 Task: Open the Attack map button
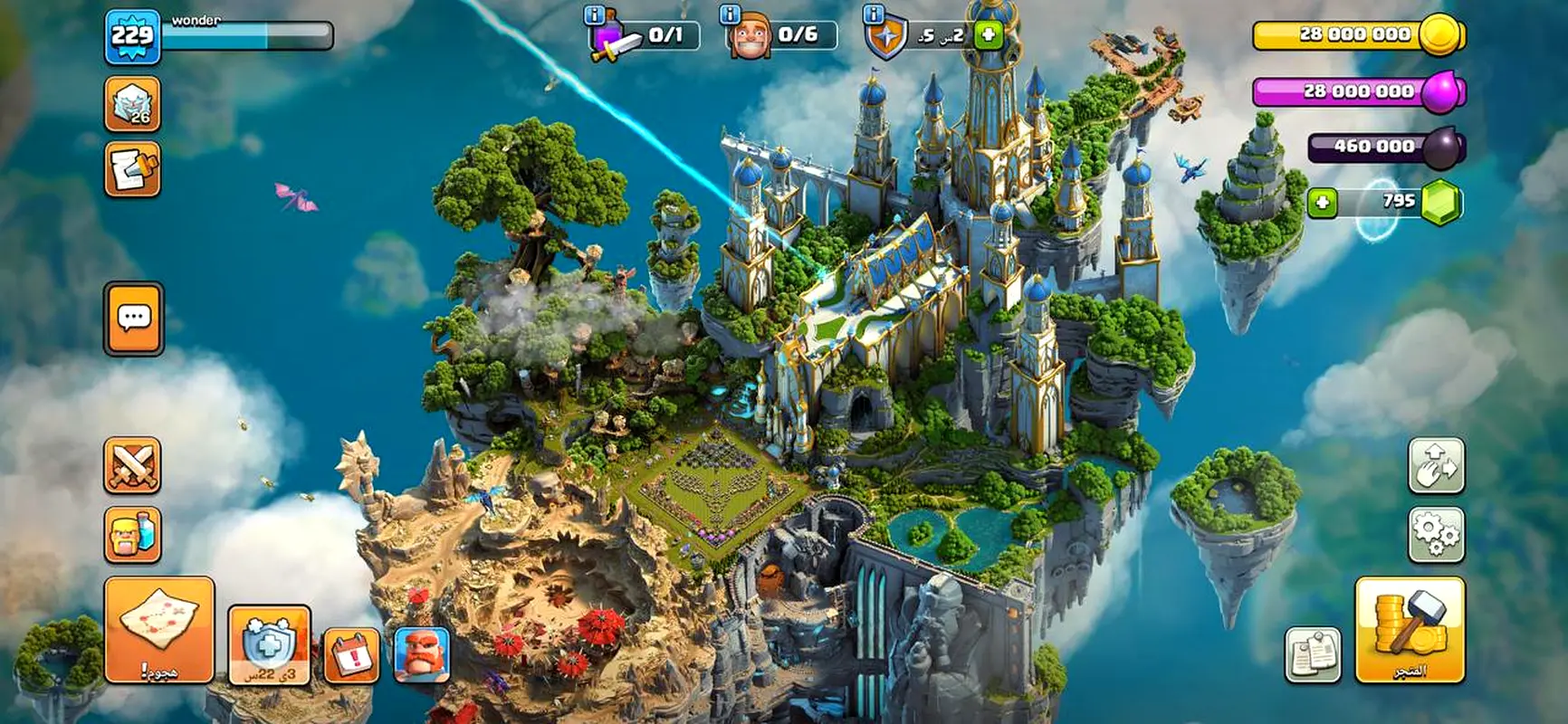click(159, 629)
